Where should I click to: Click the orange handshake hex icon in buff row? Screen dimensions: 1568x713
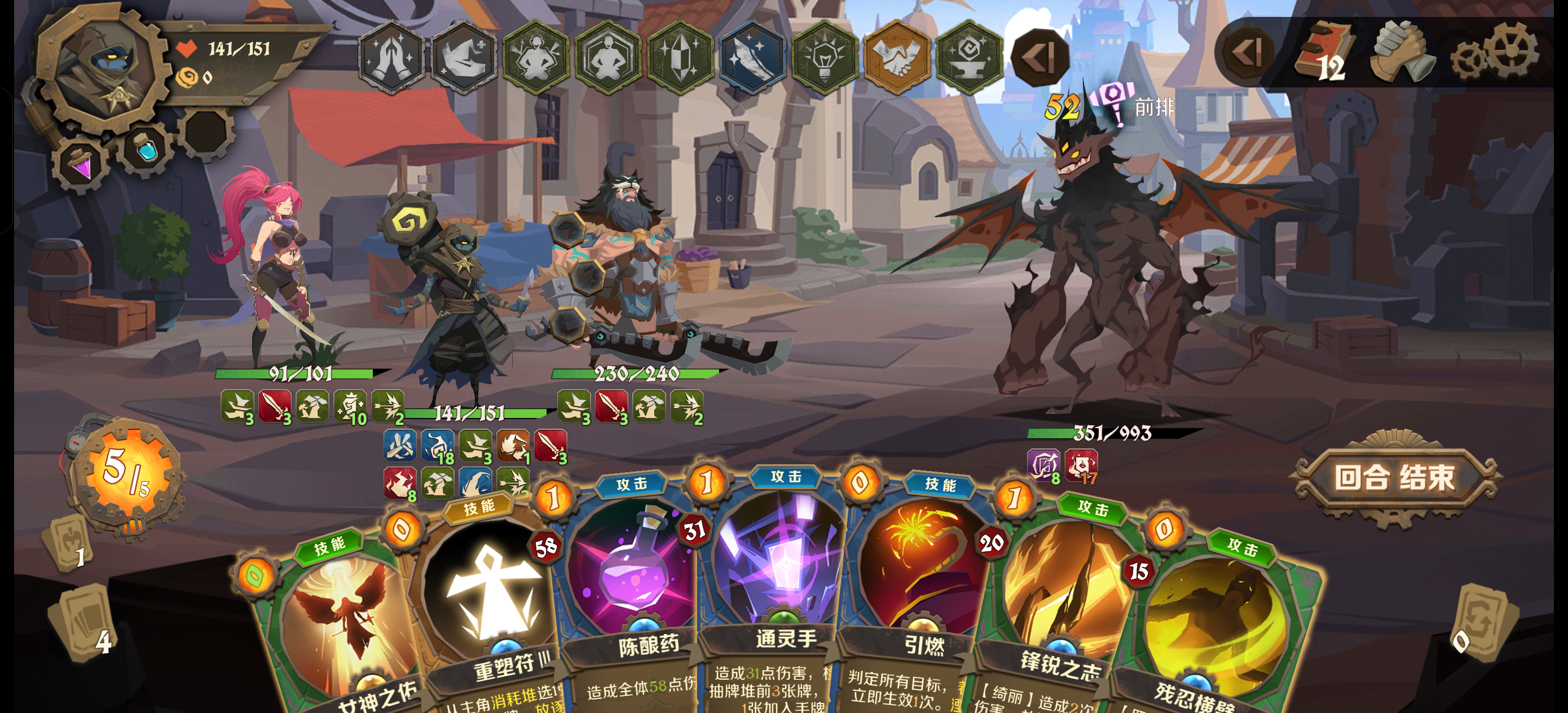[898, 58]
